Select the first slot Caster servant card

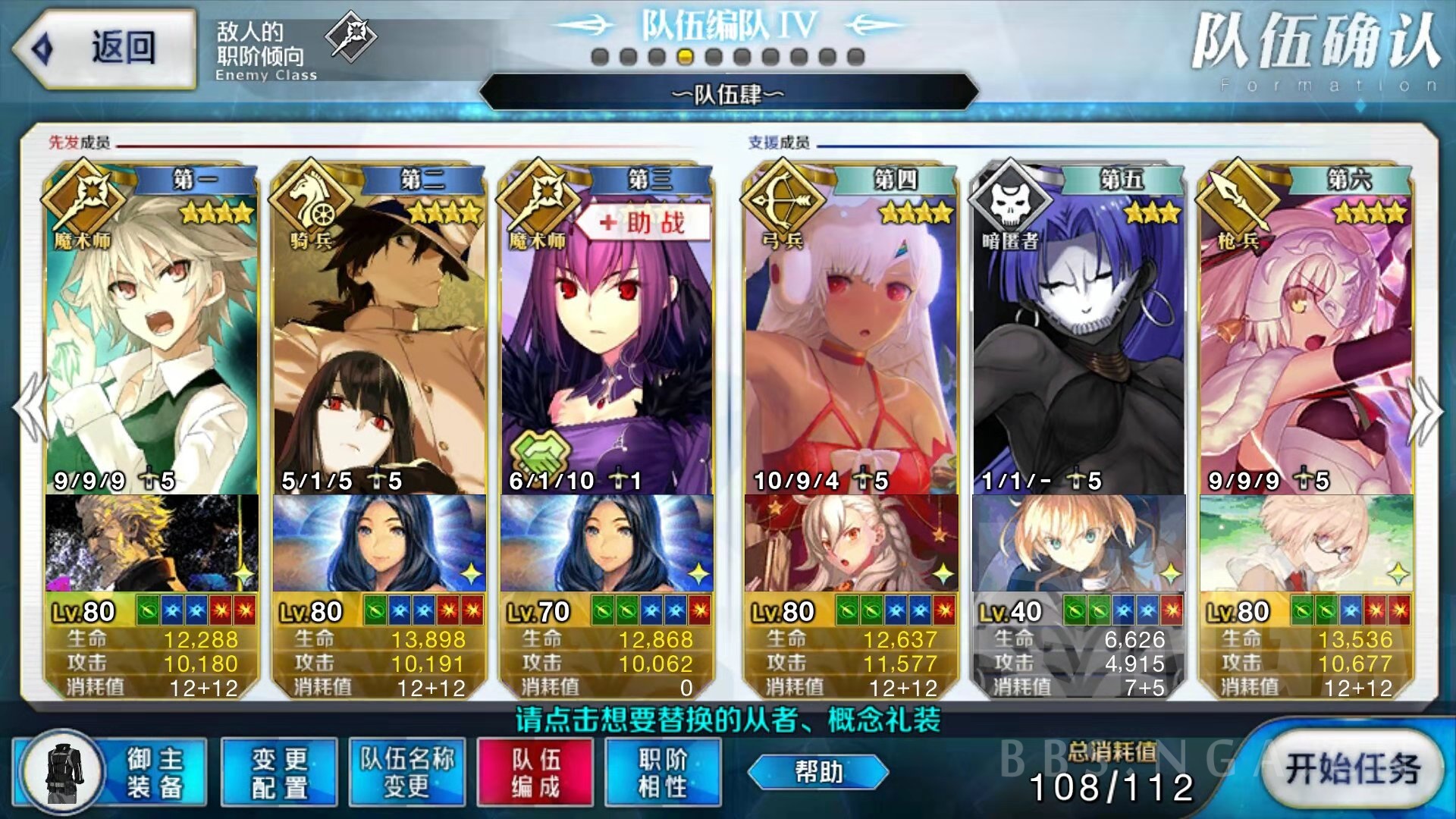pyautogui.click(x=152, y=341)
